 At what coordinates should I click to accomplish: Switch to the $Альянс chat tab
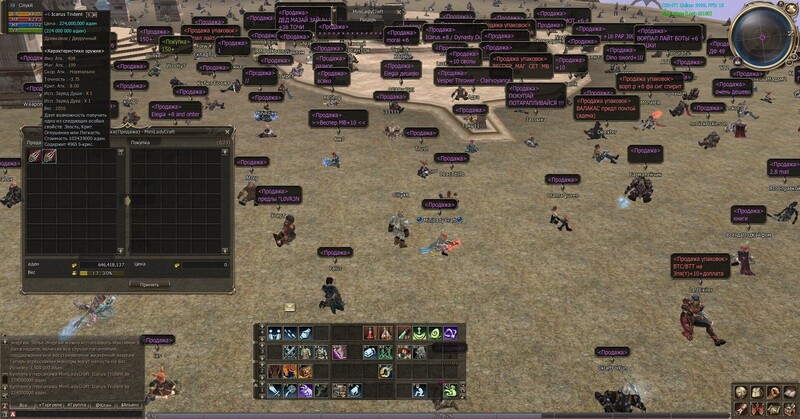point(129,405)
